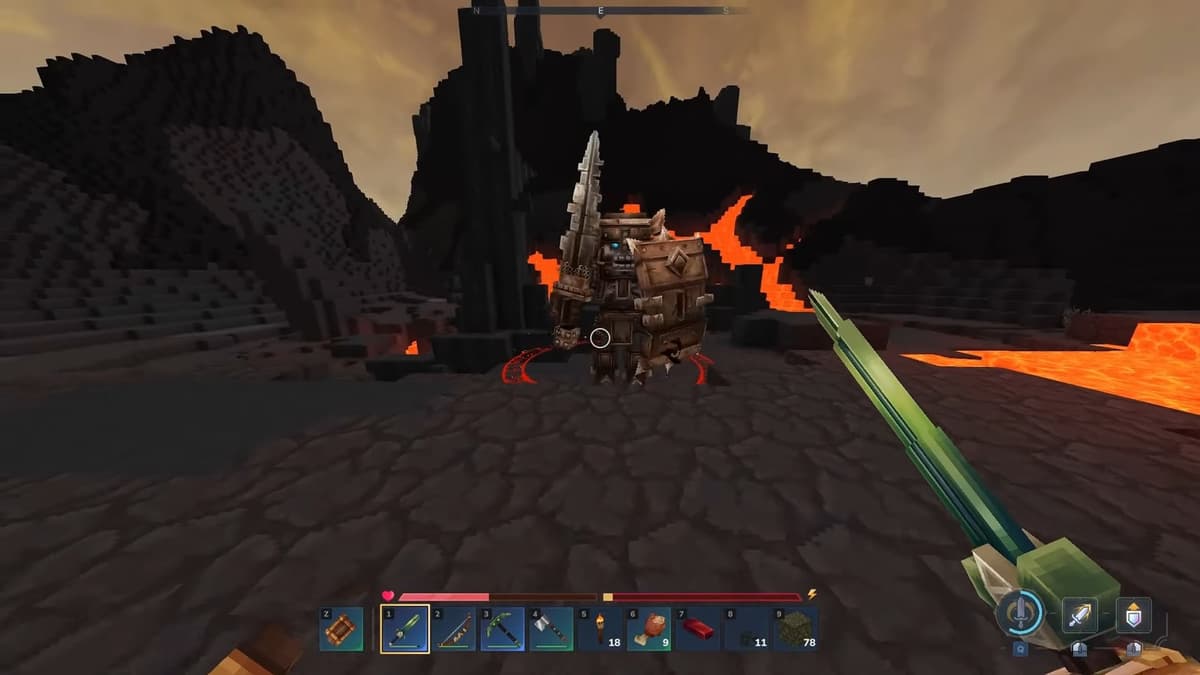Activate the shield guard ability icon

[1133, 614]
